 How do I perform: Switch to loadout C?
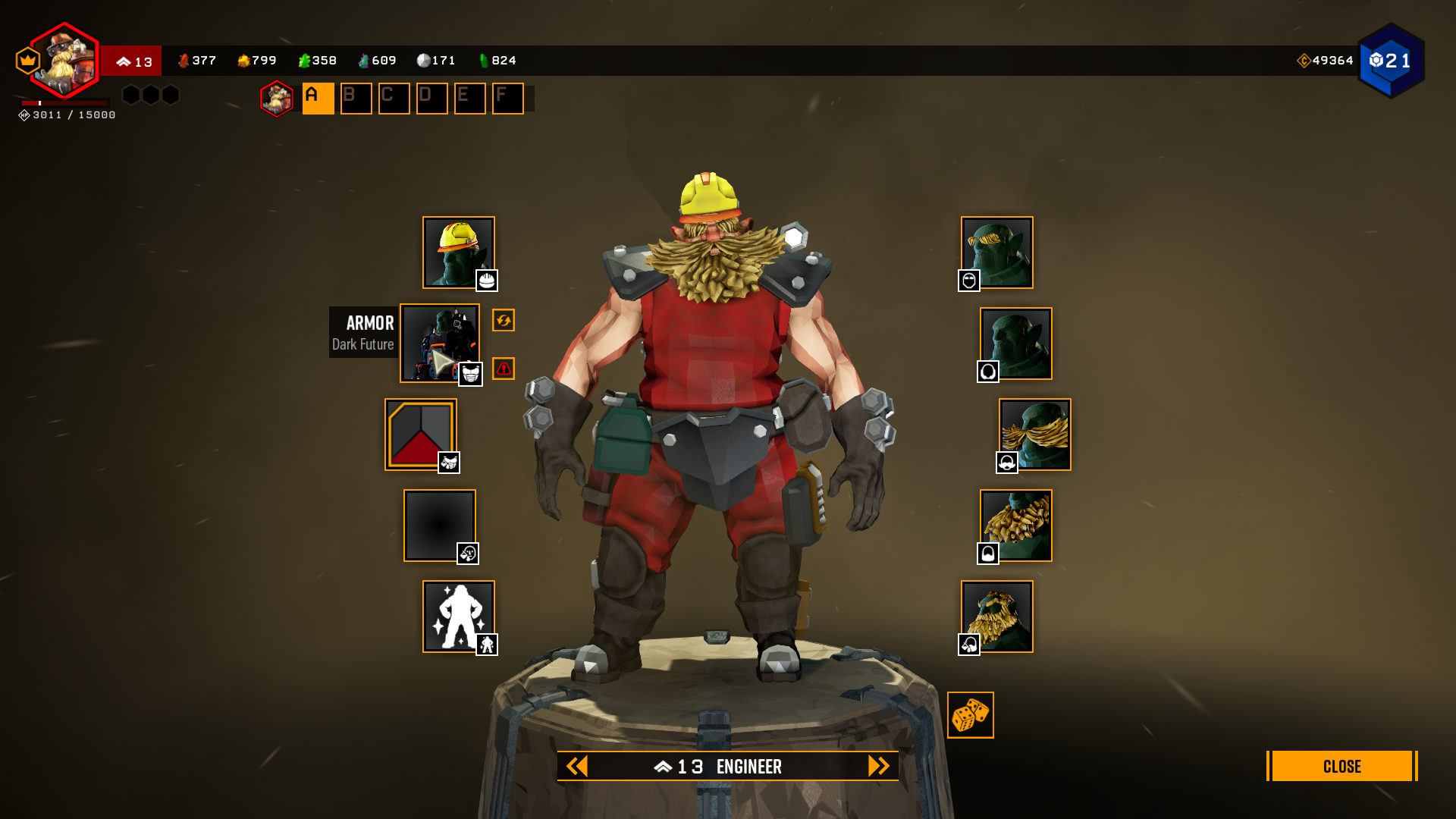pyautogui.click(x=394, y=99)
